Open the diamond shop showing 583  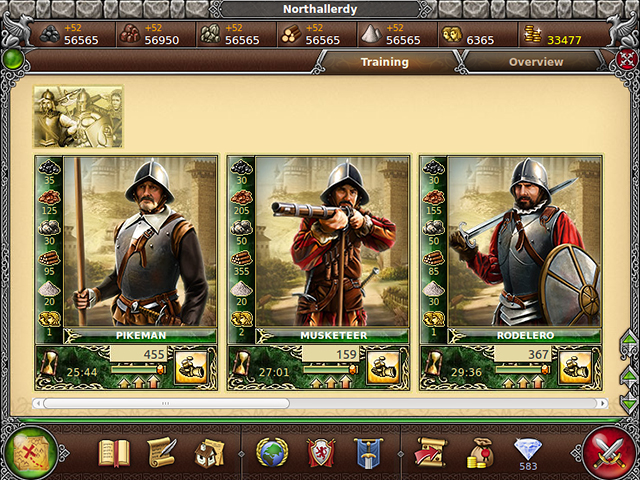point(527,453)
